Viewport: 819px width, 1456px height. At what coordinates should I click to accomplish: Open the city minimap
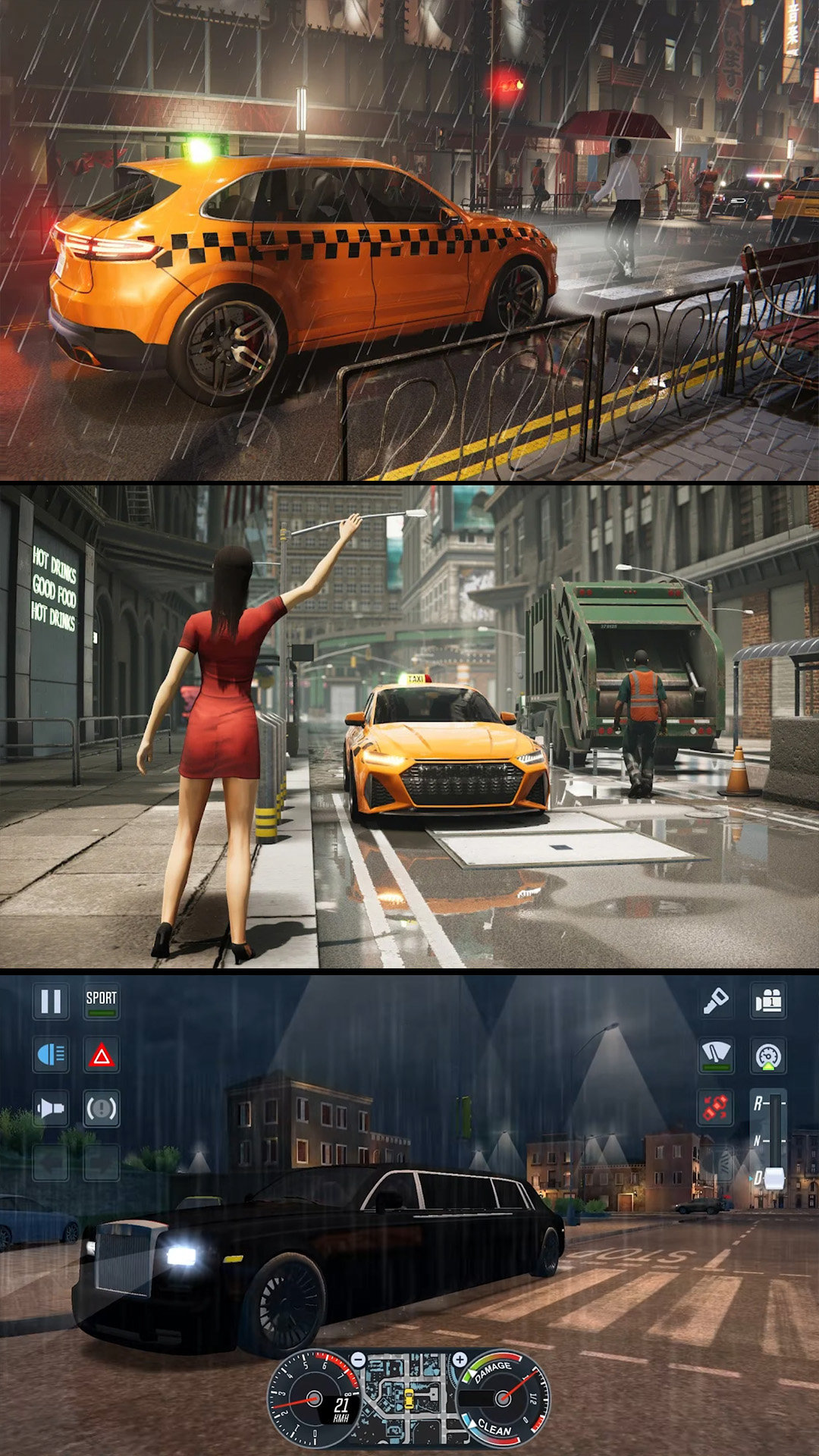pos(409,1399)
